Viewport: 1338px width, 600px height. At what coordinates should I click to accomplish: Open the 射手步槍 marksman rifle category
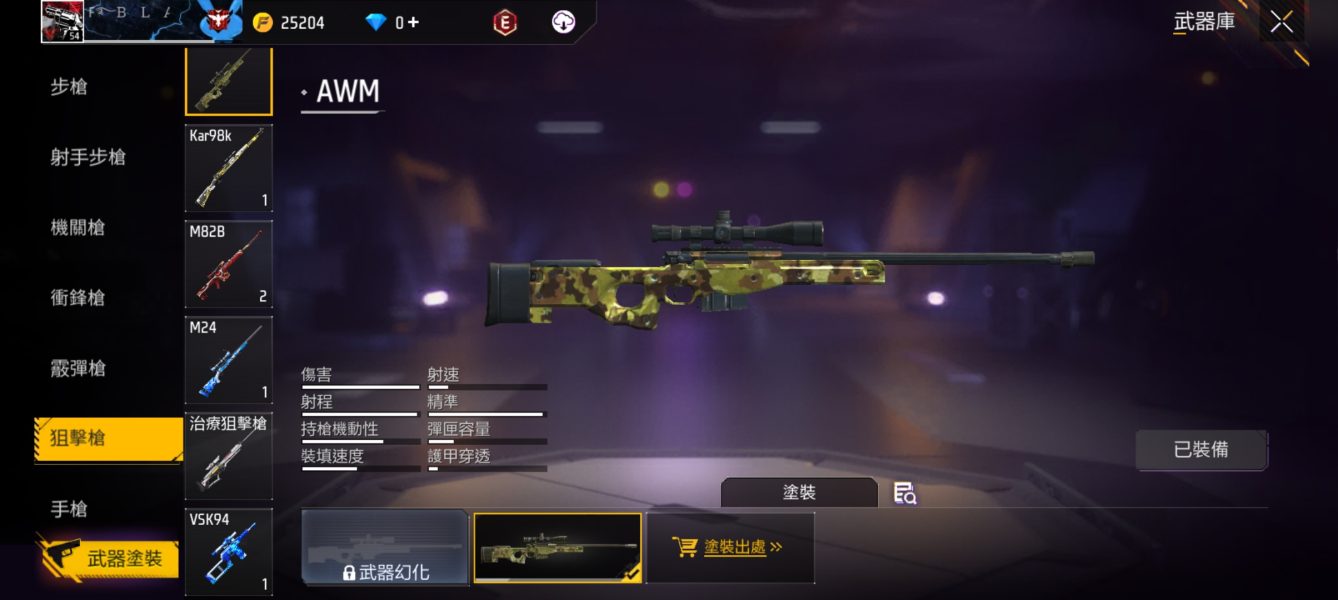[88, 157]
